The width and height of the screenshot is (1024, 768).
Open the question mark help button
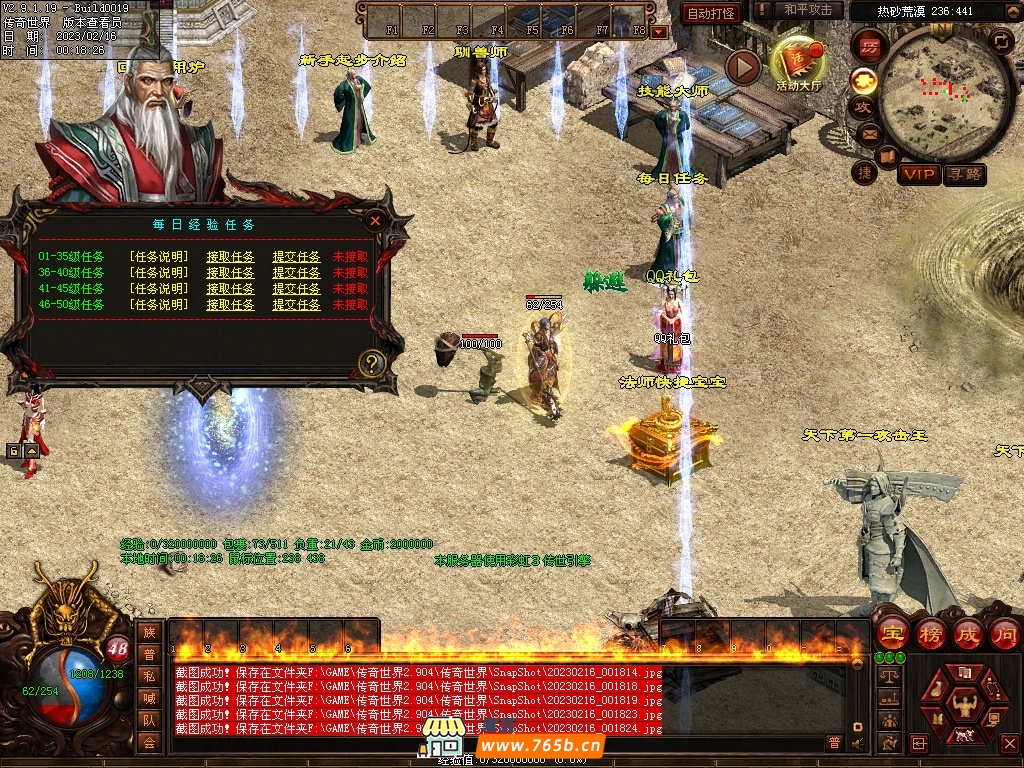point(372,363)
